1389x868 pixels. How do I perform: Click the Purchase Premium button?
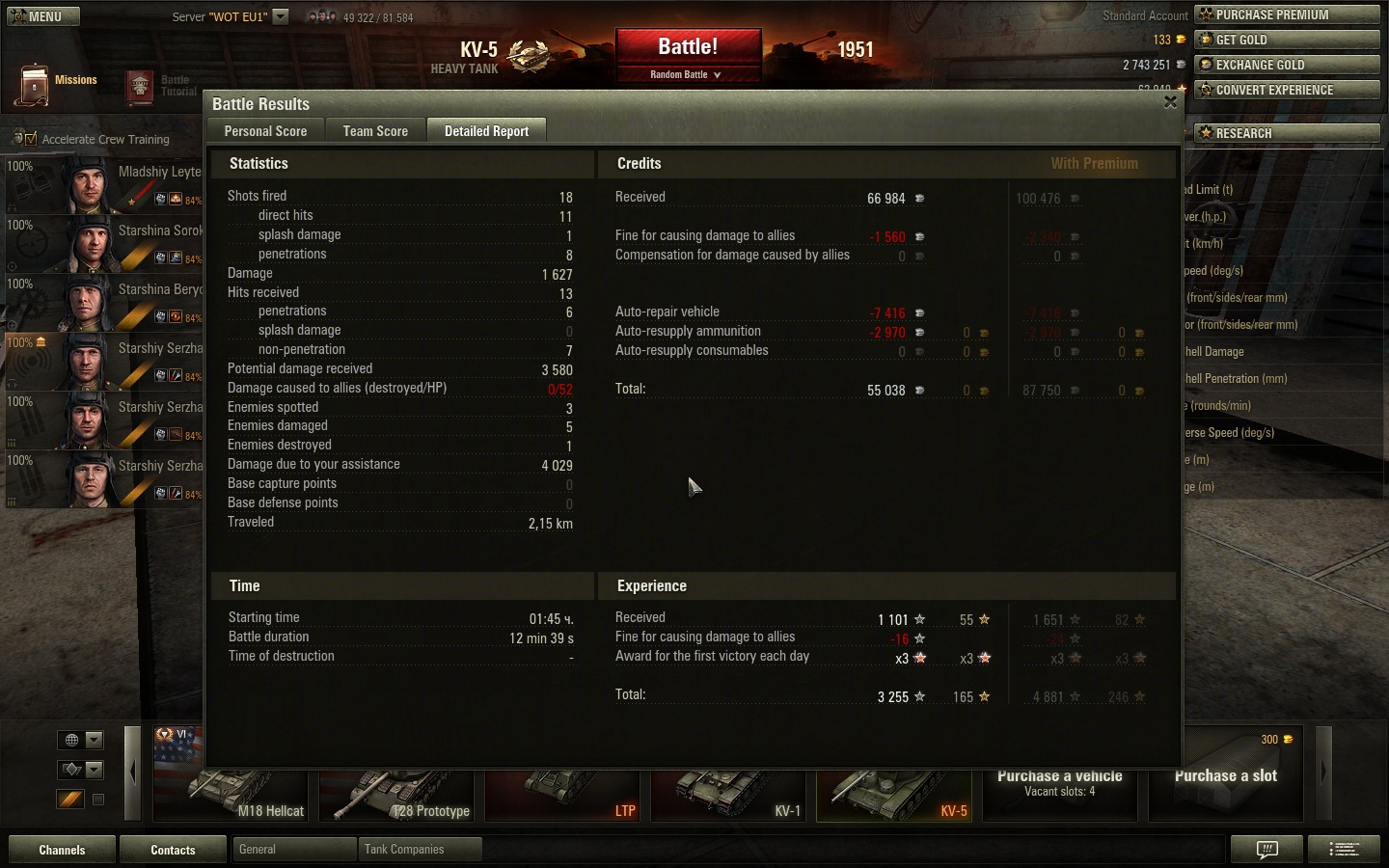pyautogui.click(x=1287, y=14)
